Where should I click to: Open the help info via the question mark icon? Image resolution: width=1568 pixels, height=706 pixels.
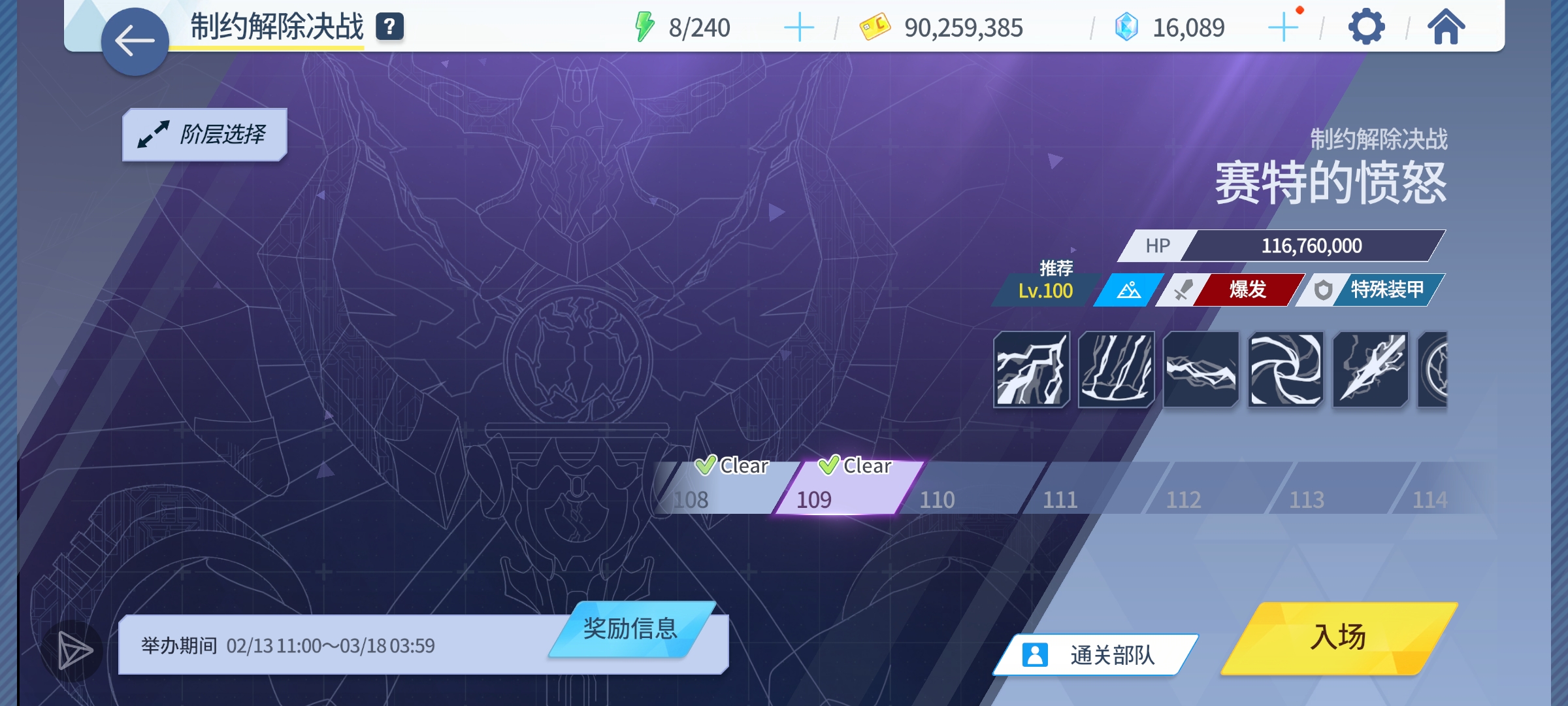point(389,26)
